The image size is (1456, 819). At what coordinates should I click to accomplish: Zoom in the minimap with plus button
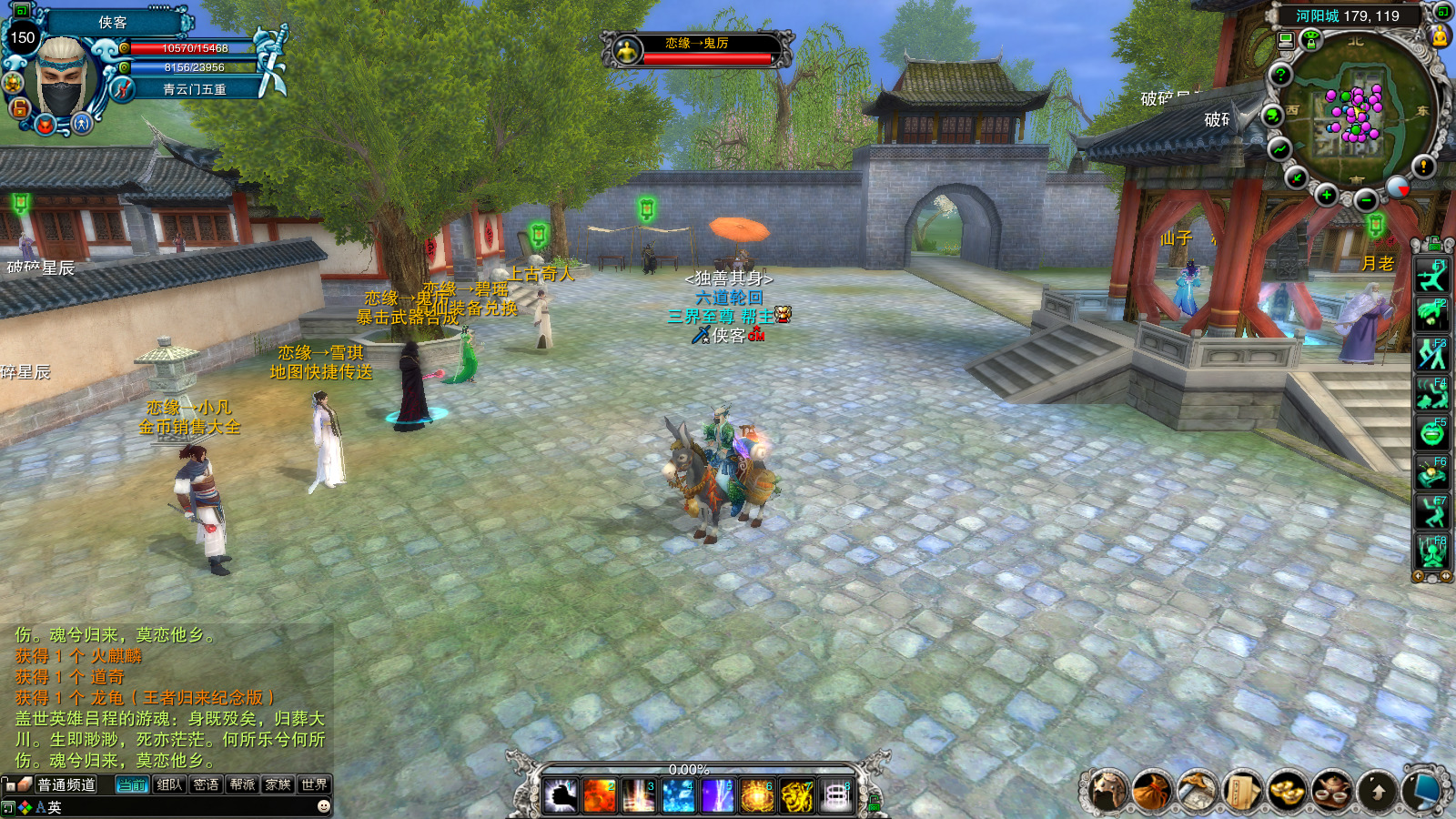(1327, 195)
